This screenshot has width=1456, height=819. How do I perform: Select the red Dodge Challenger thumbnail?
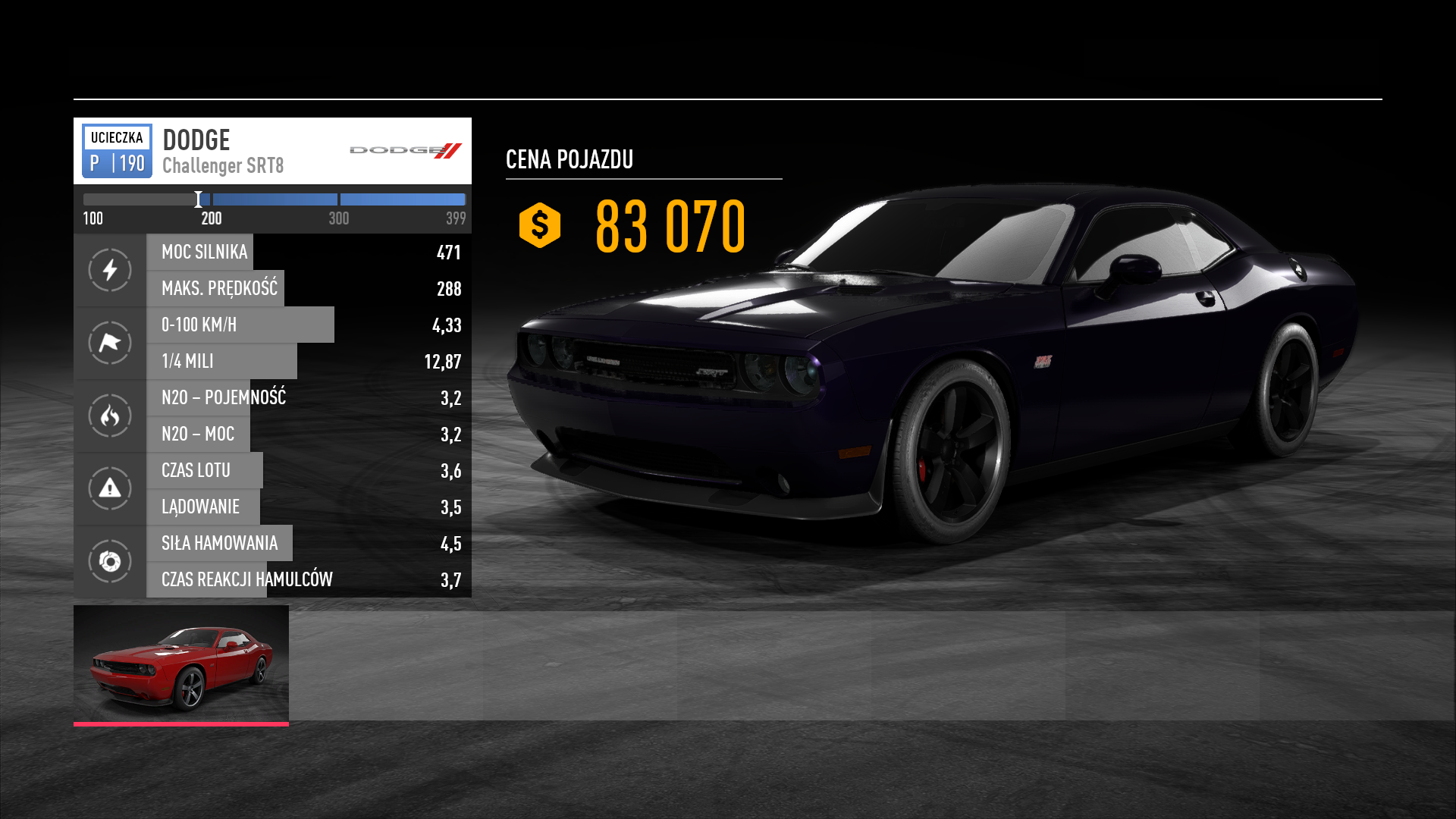(181, 664)
